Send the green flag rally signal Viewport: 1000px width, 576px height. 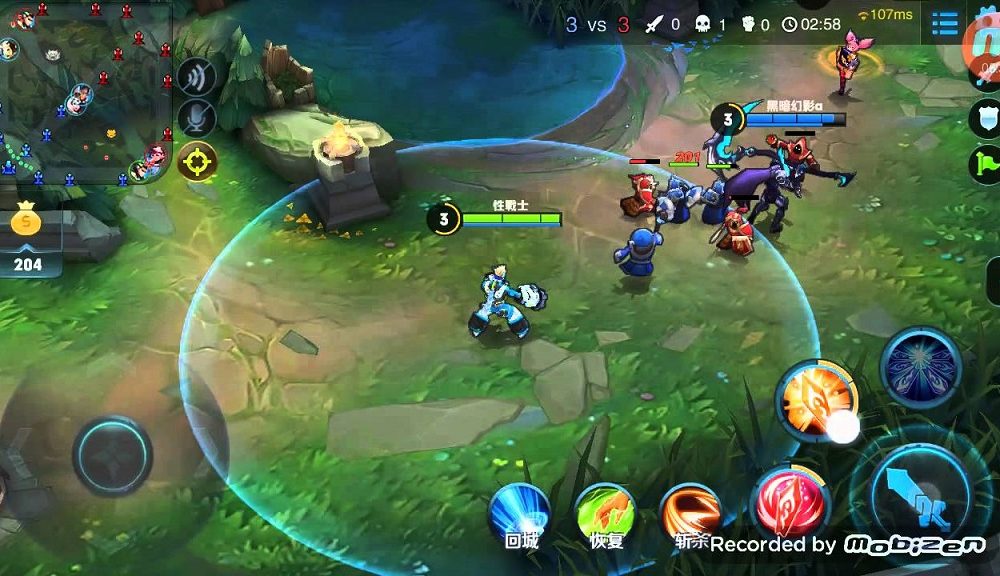tap(985, 164)
